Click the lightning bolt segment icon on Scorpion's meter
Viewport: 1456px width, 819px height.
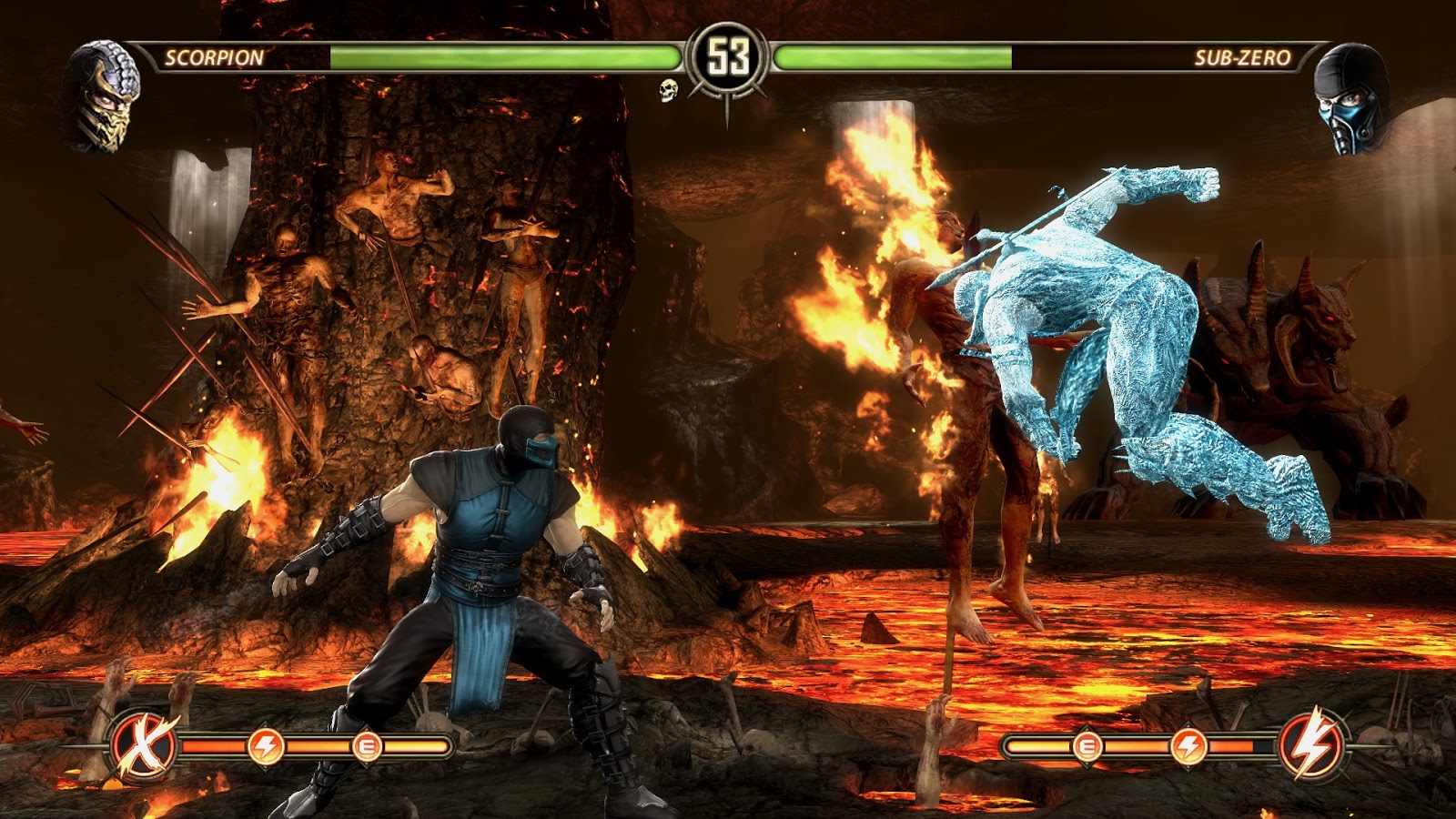tap(266, 746)
